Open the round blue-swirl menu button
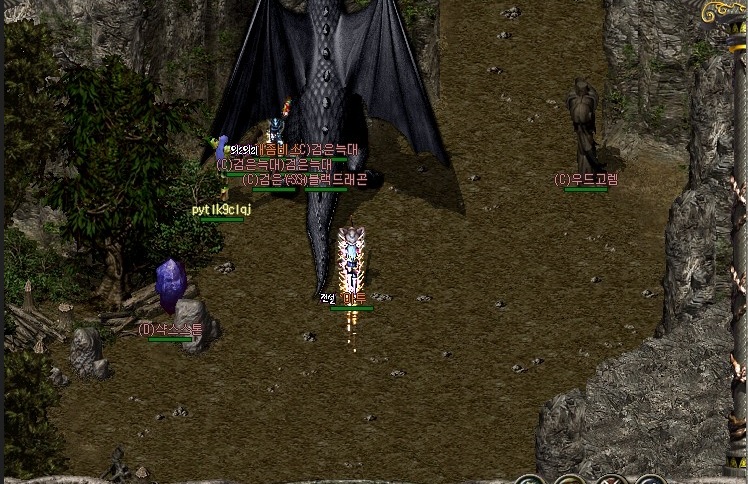The image size is (748, 484). (x=650, y=480)
